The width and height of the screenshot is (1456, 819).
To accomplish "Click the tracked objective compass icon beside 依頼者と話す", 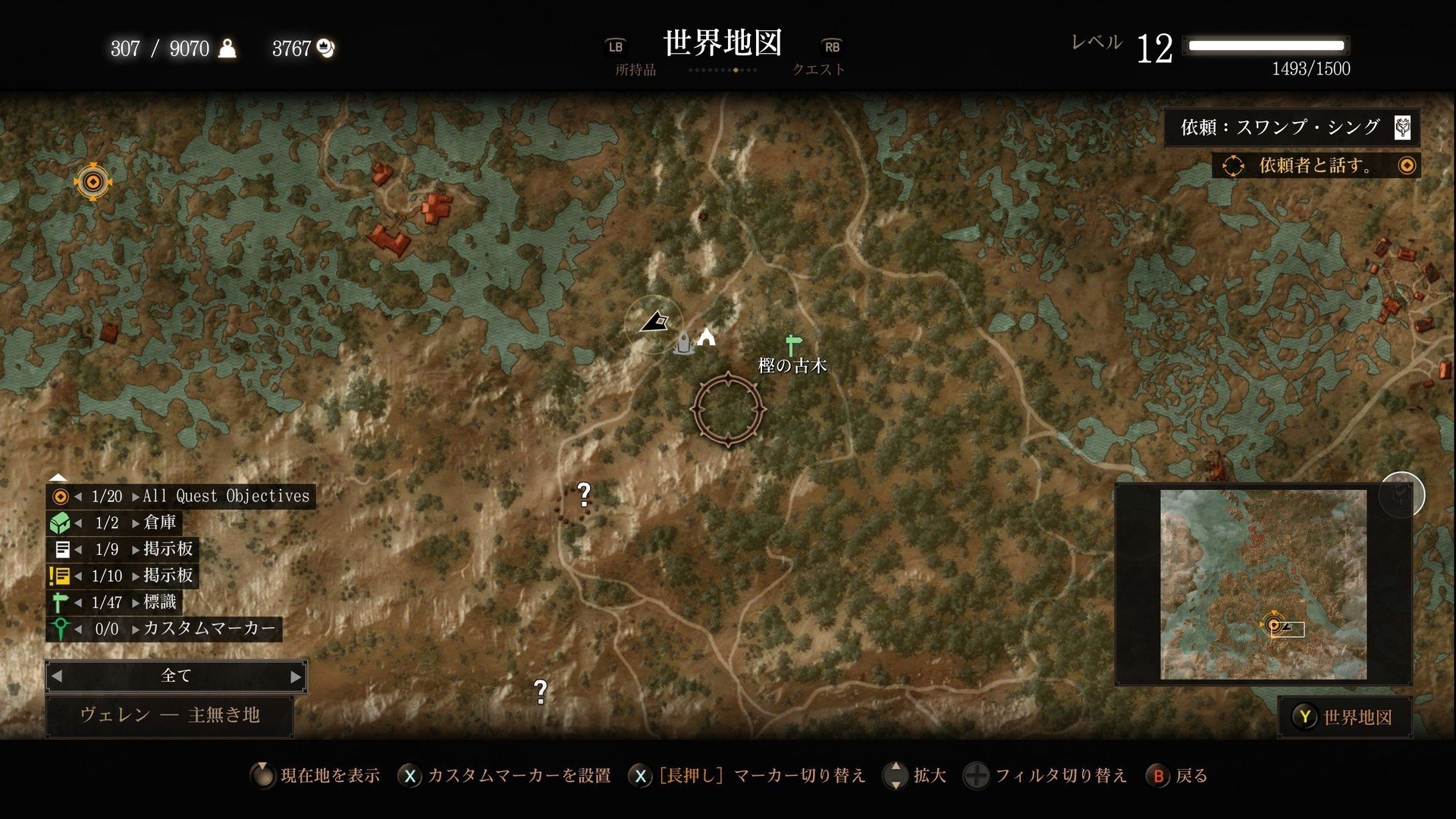I will click(x=1233, y=165).
